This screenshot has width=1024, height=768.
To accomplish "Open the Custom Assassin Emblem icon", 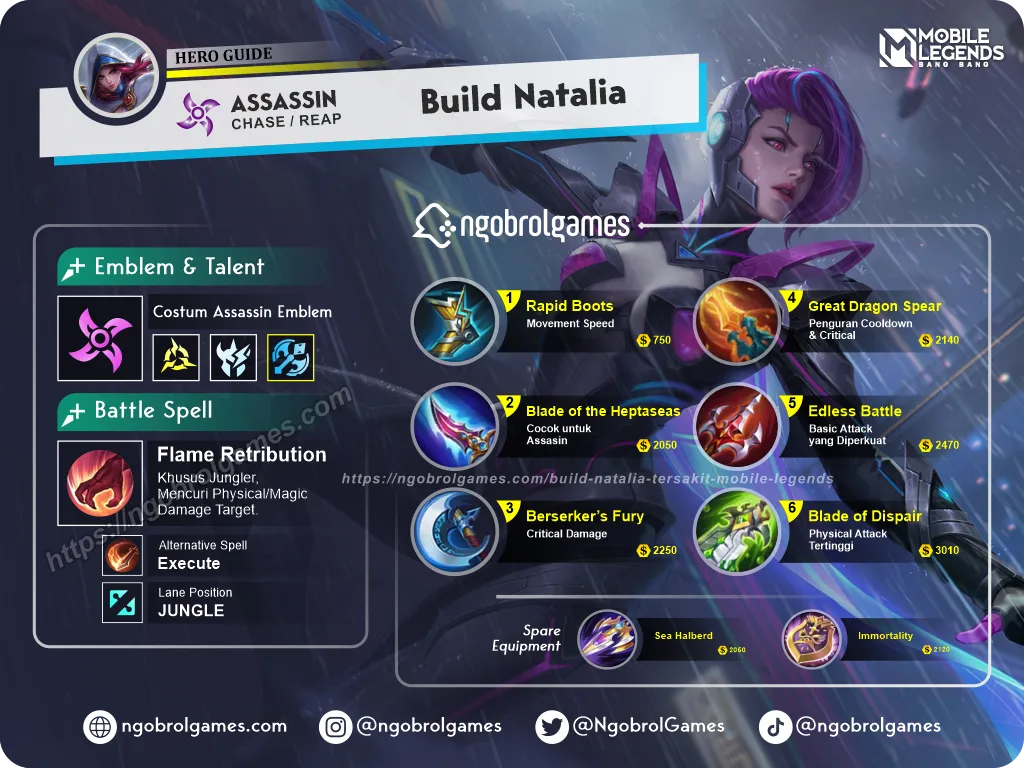I will pos(99,338).
